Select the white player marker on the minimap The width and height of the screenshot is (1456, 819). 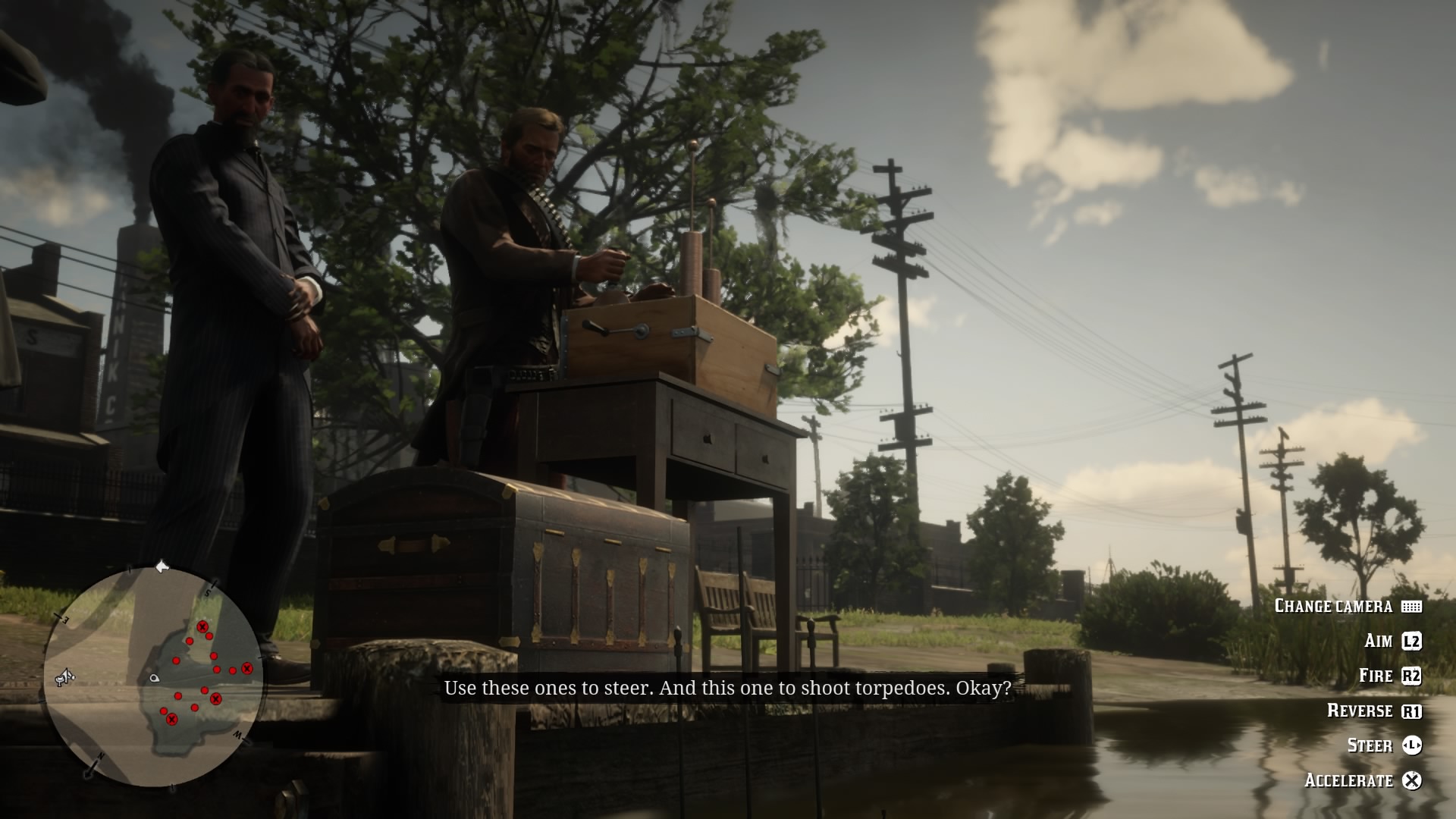pos(154,678)
